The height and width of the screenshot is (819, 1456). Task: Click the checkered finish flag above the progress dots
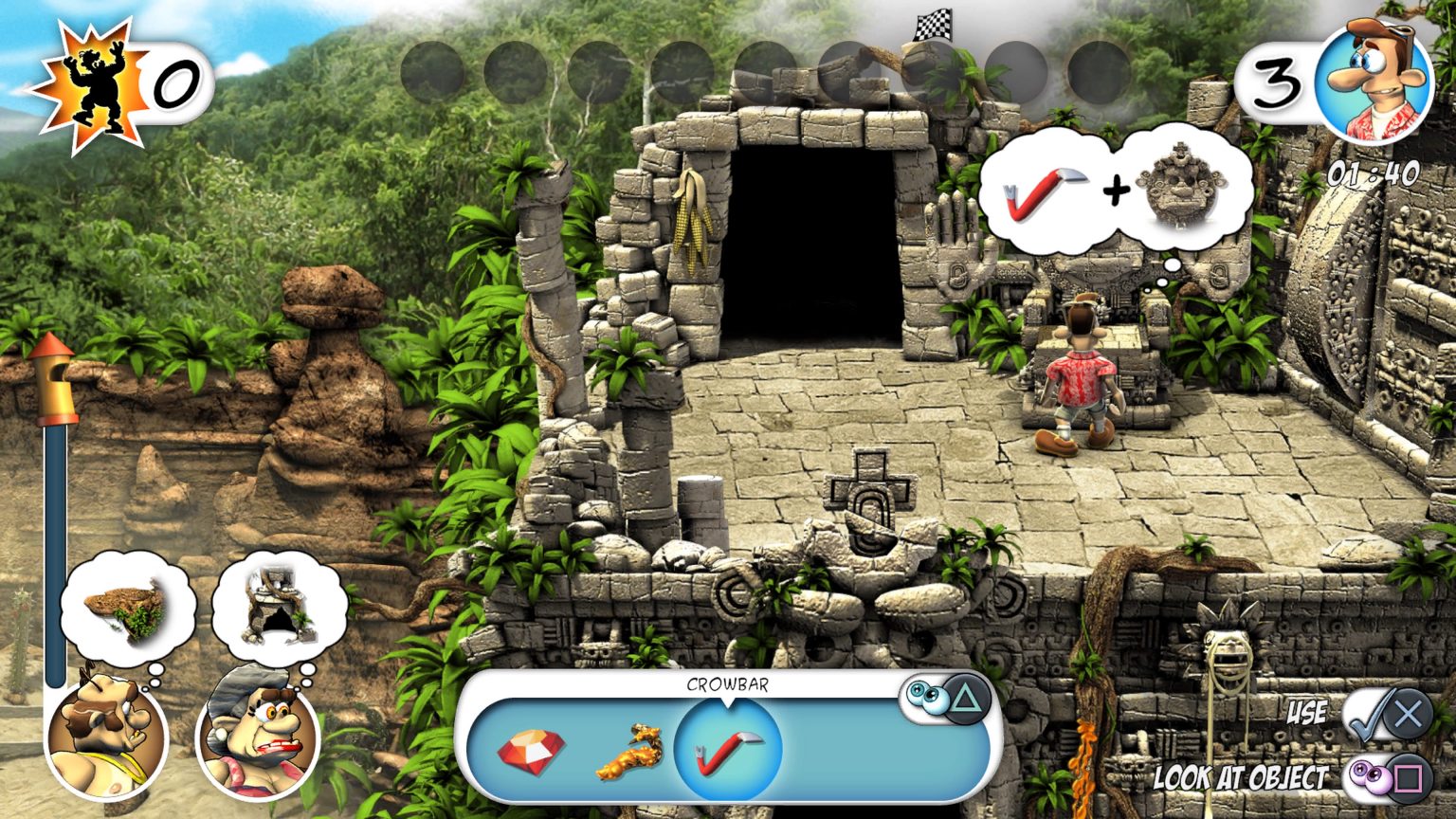coord(931,27)
